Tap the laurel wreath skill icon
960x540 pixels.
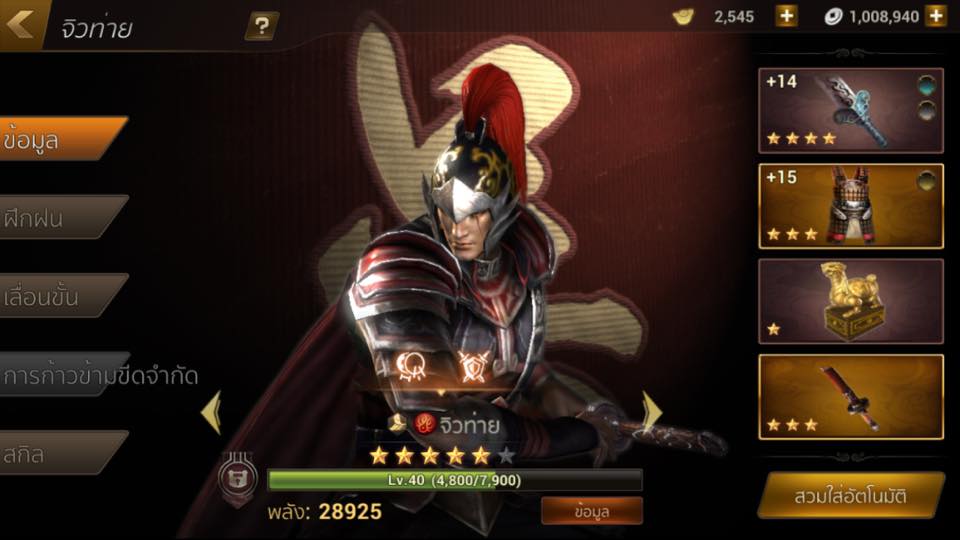[x=412, y=367]
